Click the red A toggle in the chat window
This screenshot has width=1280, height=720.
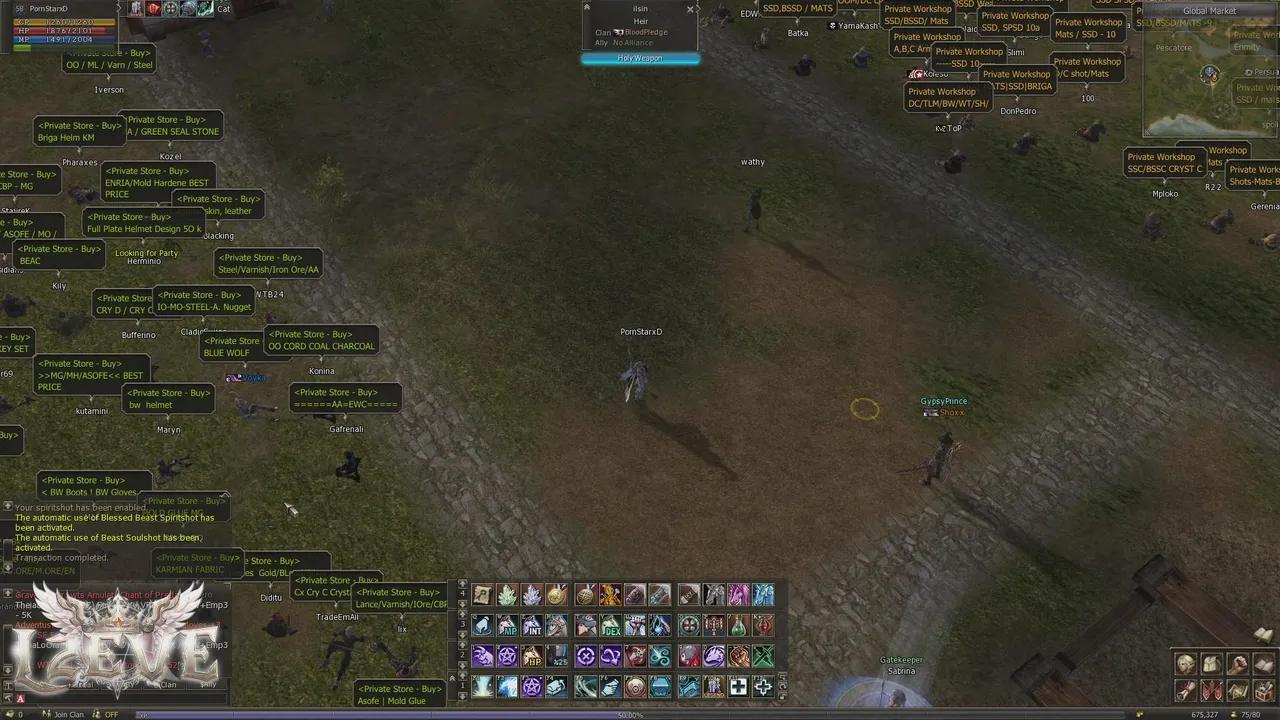[20, 698]
